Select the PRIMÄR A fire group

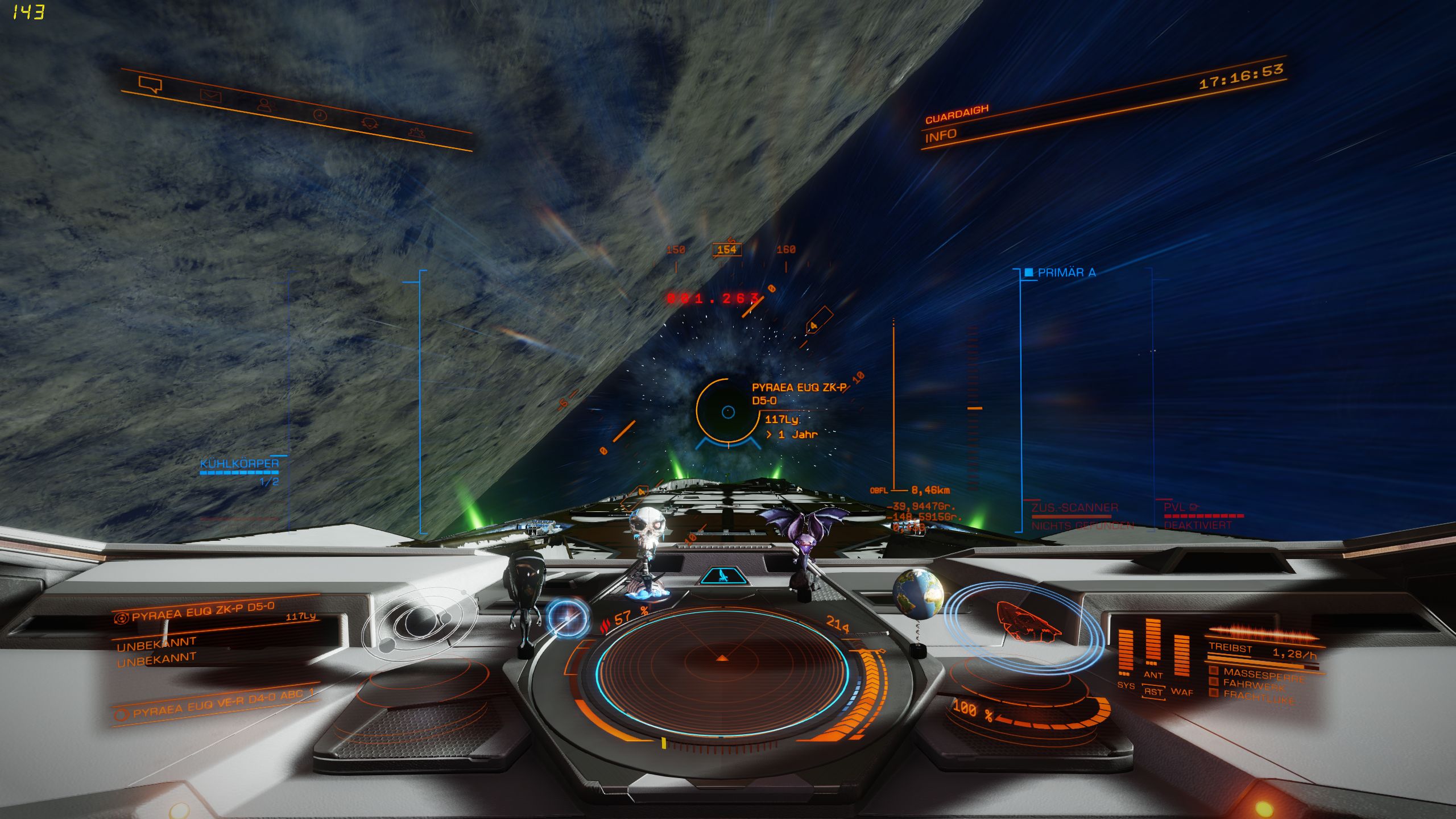tap(1066, 272)
